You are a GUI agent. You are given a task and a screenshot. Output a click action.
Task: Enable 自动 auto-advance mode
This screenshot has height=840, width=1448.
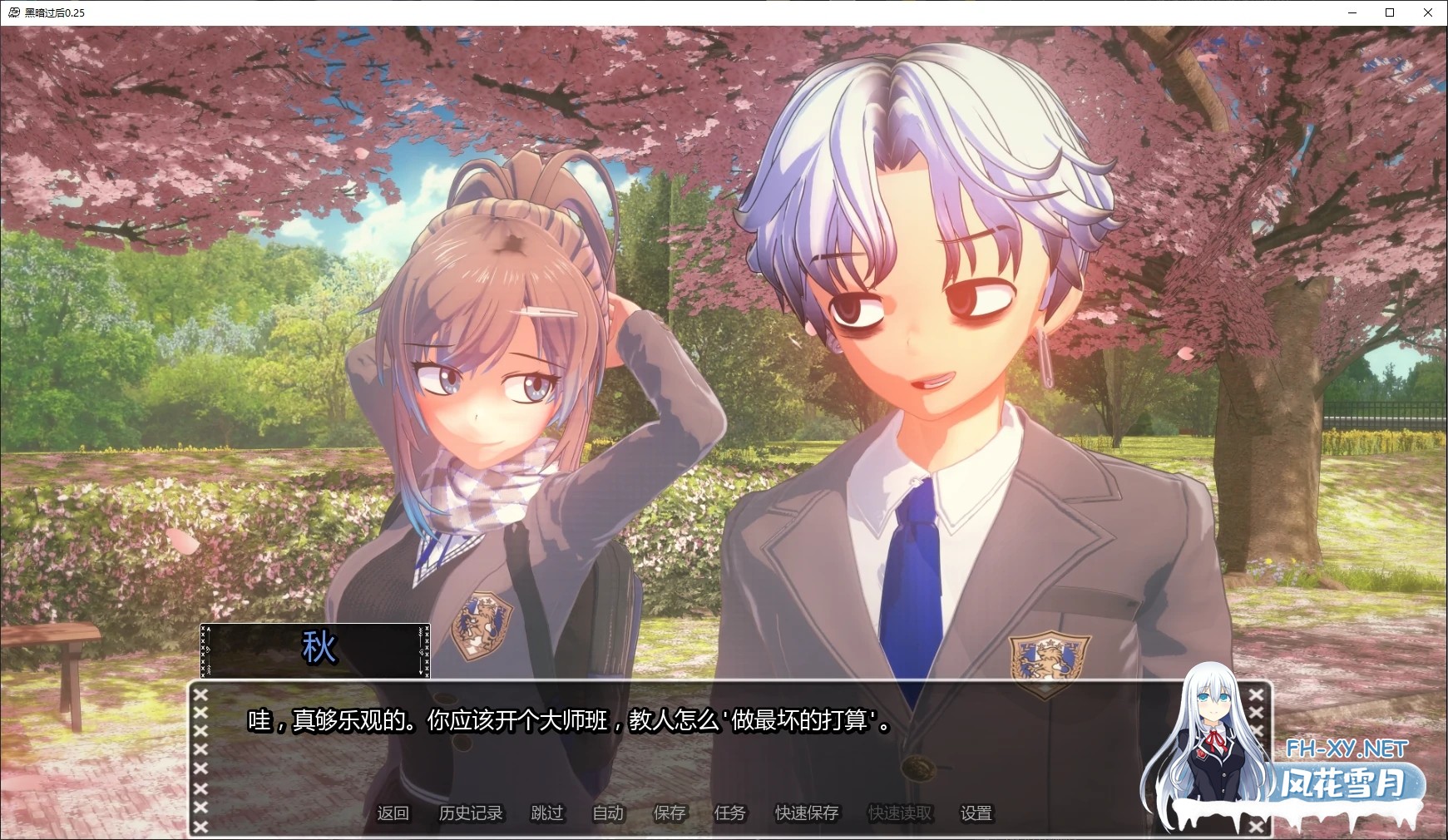pyautogui.click(x=608, y=814)
